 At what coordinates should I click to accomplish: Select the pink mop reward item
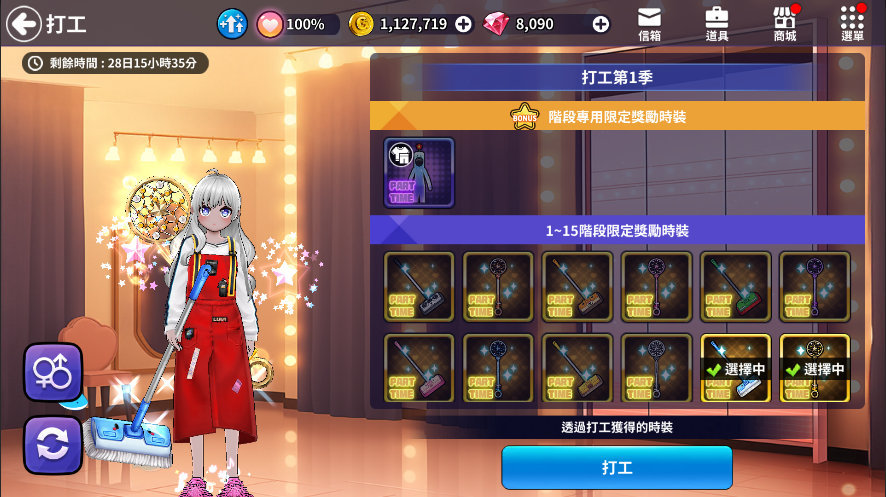419,368
